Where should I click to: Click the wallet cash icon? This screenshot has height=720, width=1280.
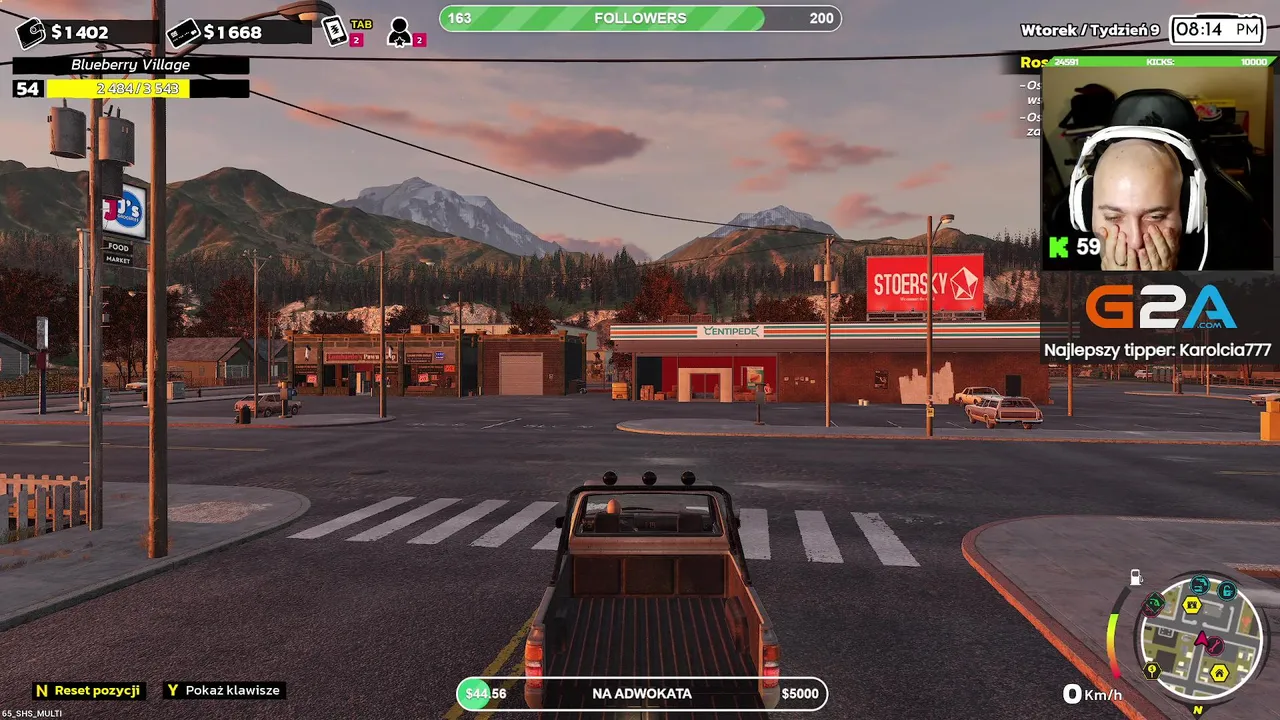(x=31, y=33)
